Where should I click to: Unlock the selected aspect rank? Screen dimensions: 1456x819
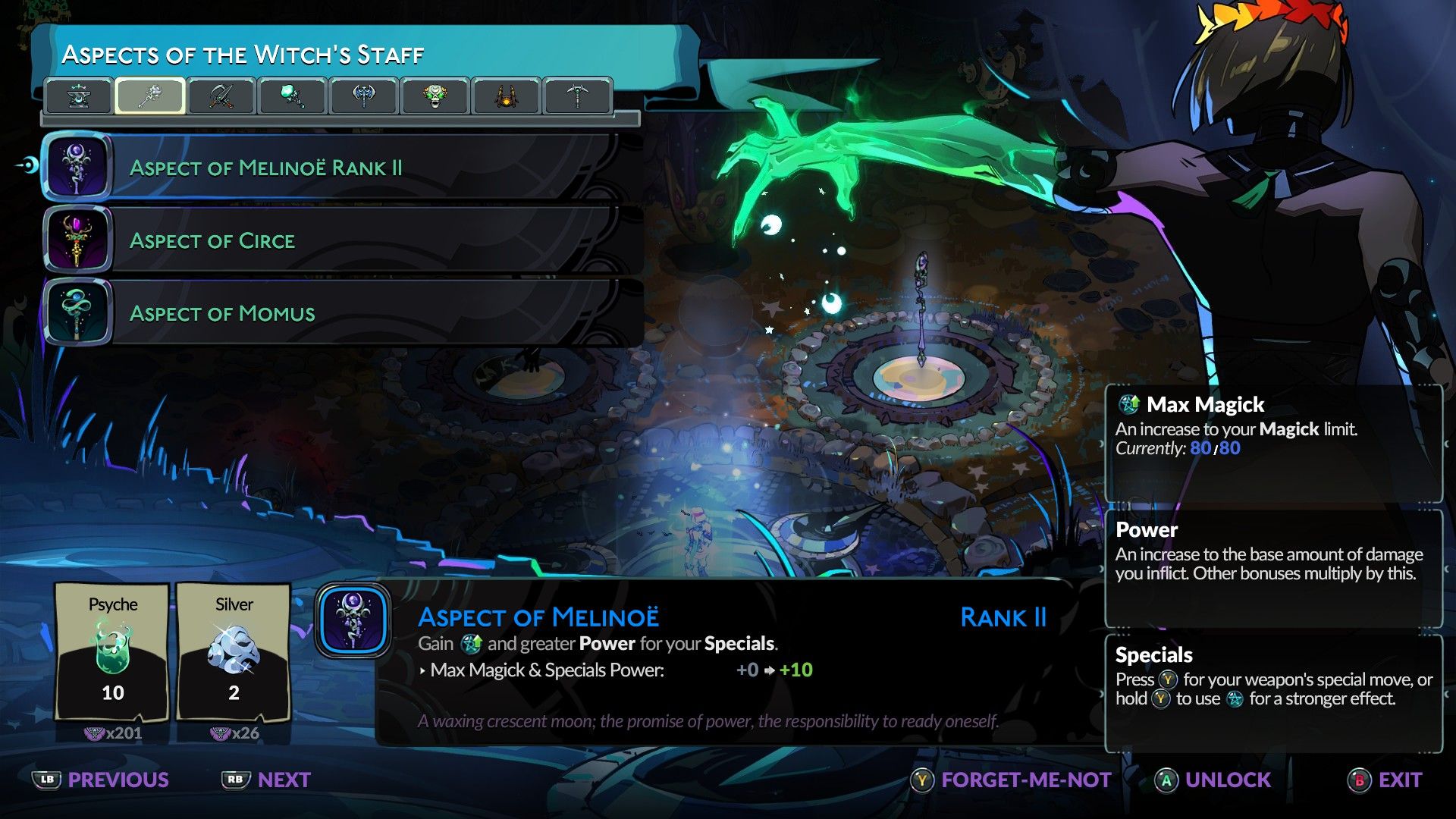tap(1213, 780)
